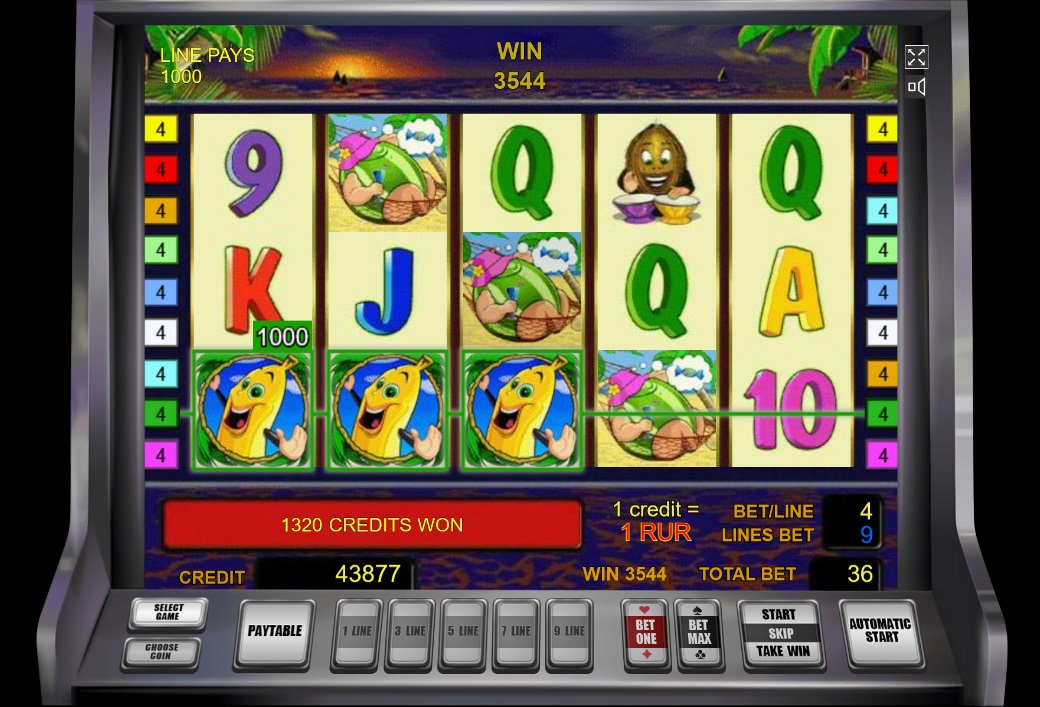Open the Paytable
This screenshot has height=707, width=1040.
[274, 632]
